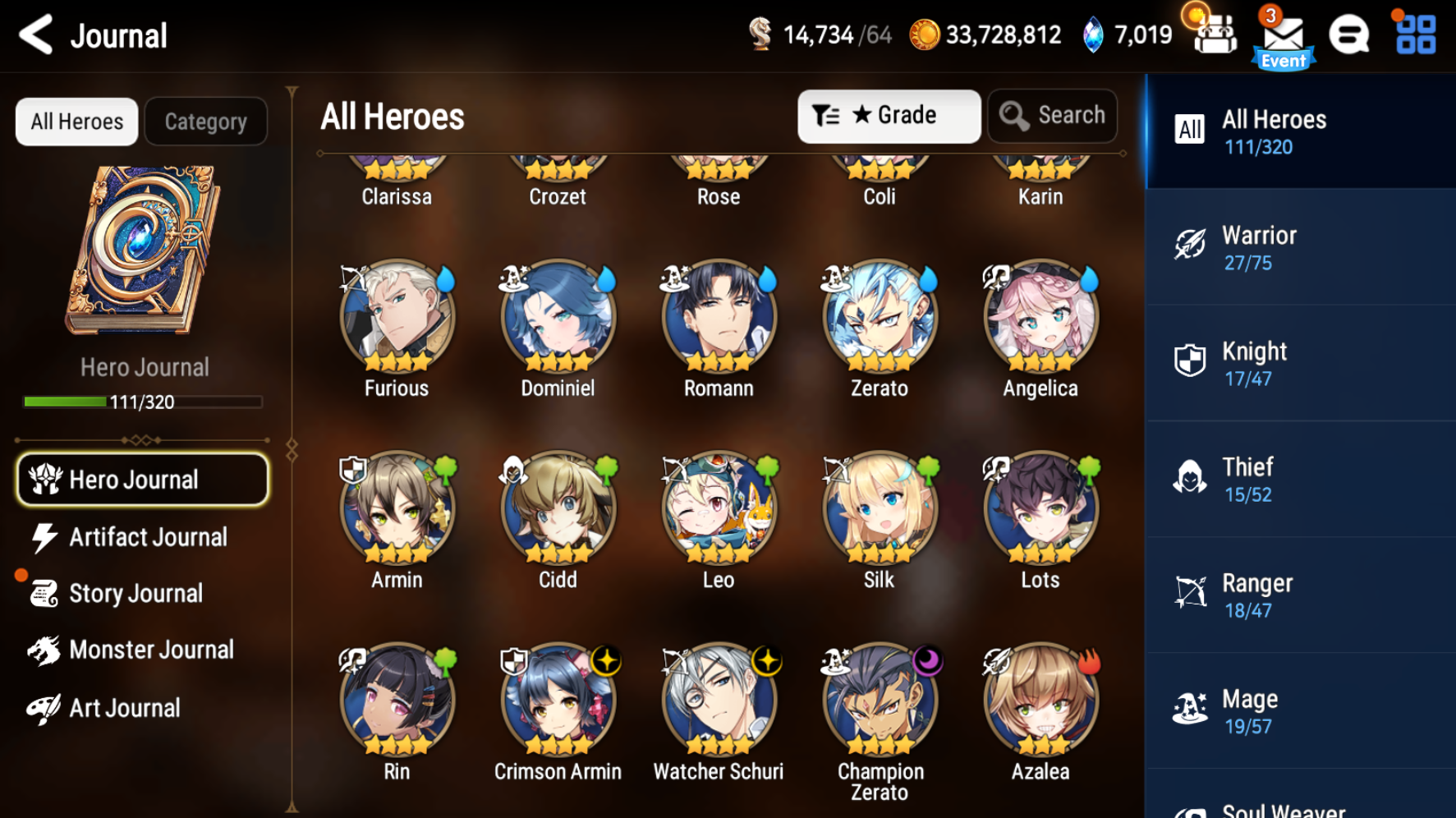Switch to the Category tab
This screenshot has height=818, width=1456.
205,122
